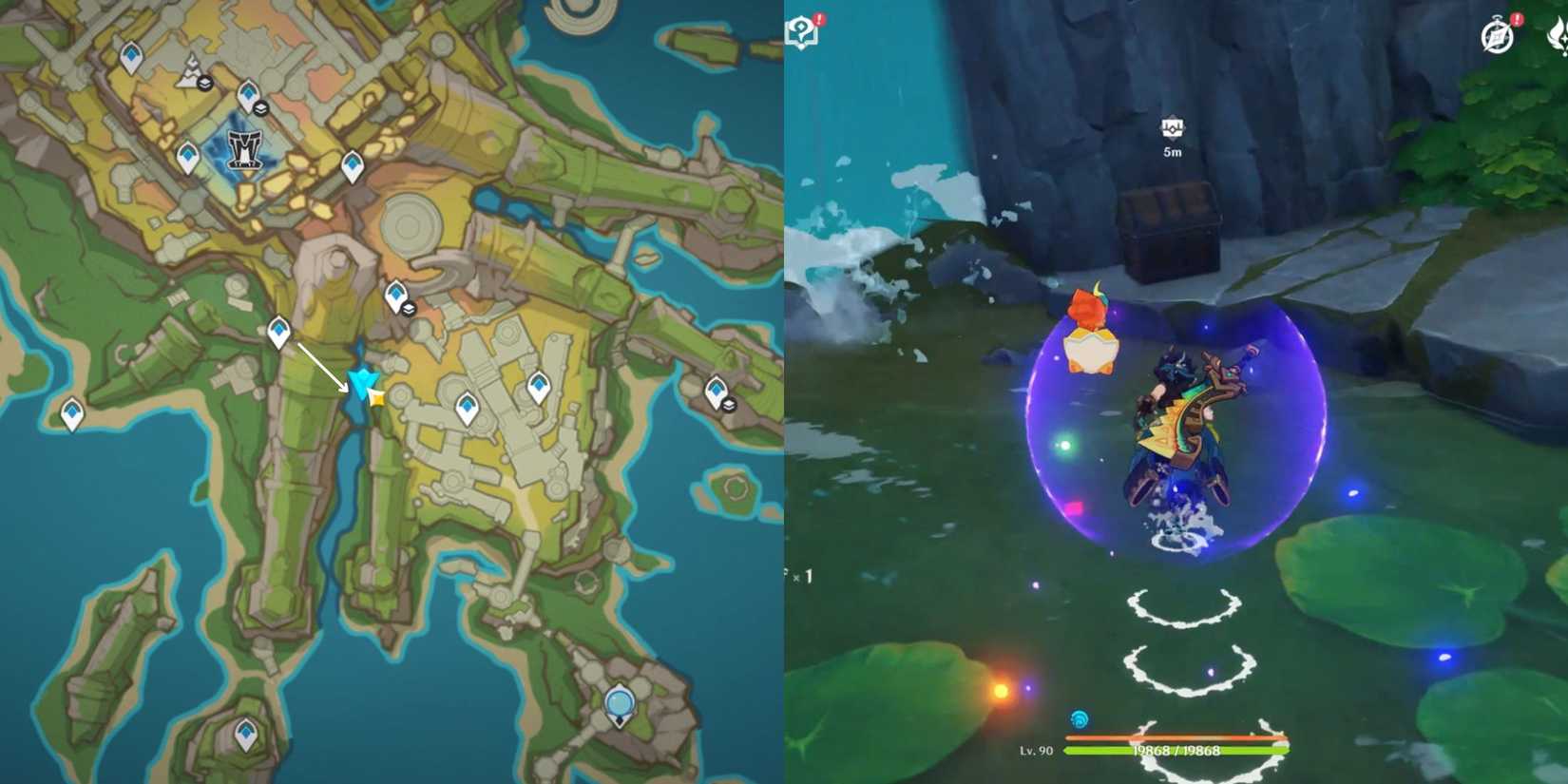
Task: Select the teleport waypoint left of the player arrow
Action: tap(279, 330)
